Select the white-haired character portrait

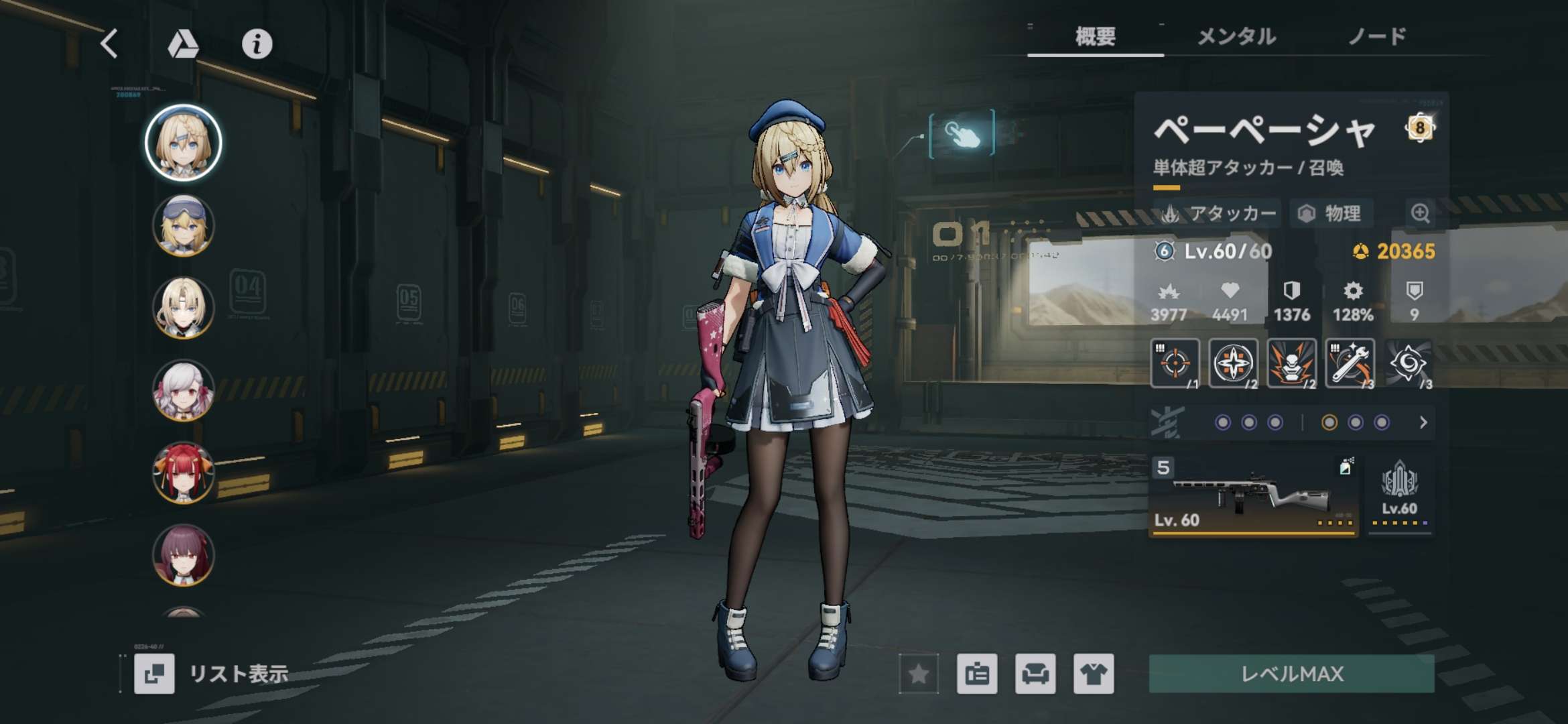coord(183,390)
